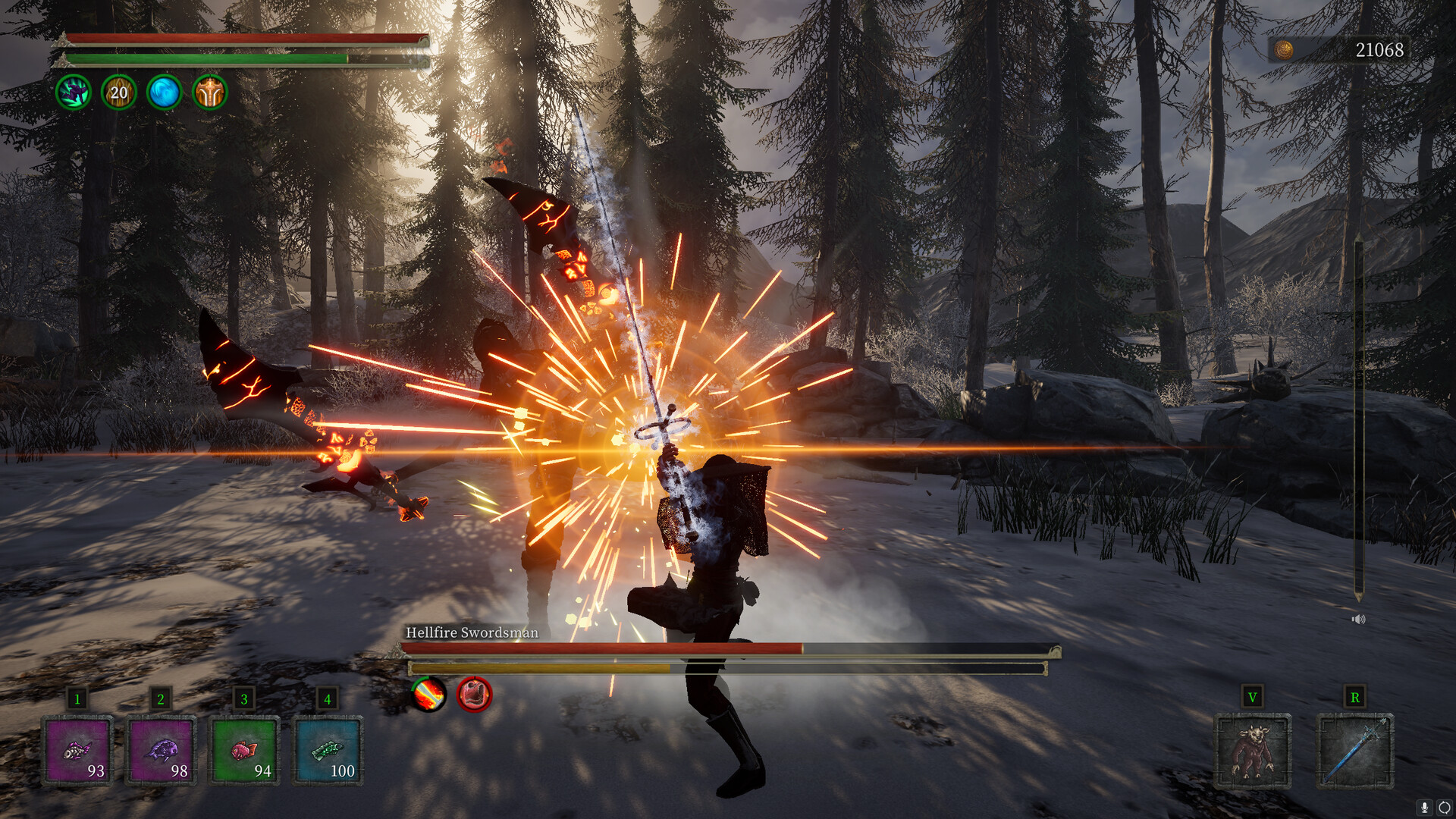The width and height of the screenshot is (1456, 819).
Task: Inspect the orange armor buff icon
Action: click(210, 93)
